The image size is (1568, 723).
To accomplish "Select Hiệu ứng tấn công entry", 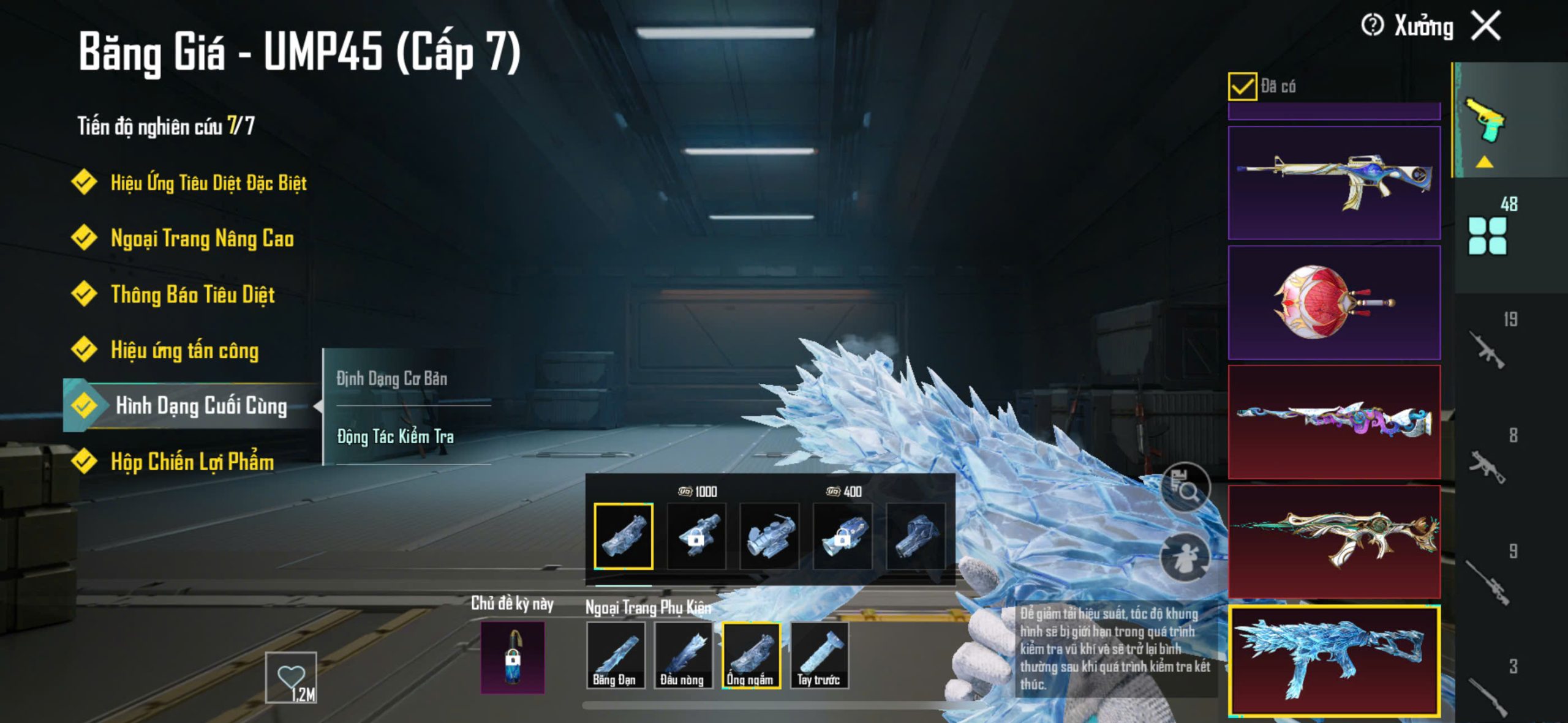I will [184, 350].
